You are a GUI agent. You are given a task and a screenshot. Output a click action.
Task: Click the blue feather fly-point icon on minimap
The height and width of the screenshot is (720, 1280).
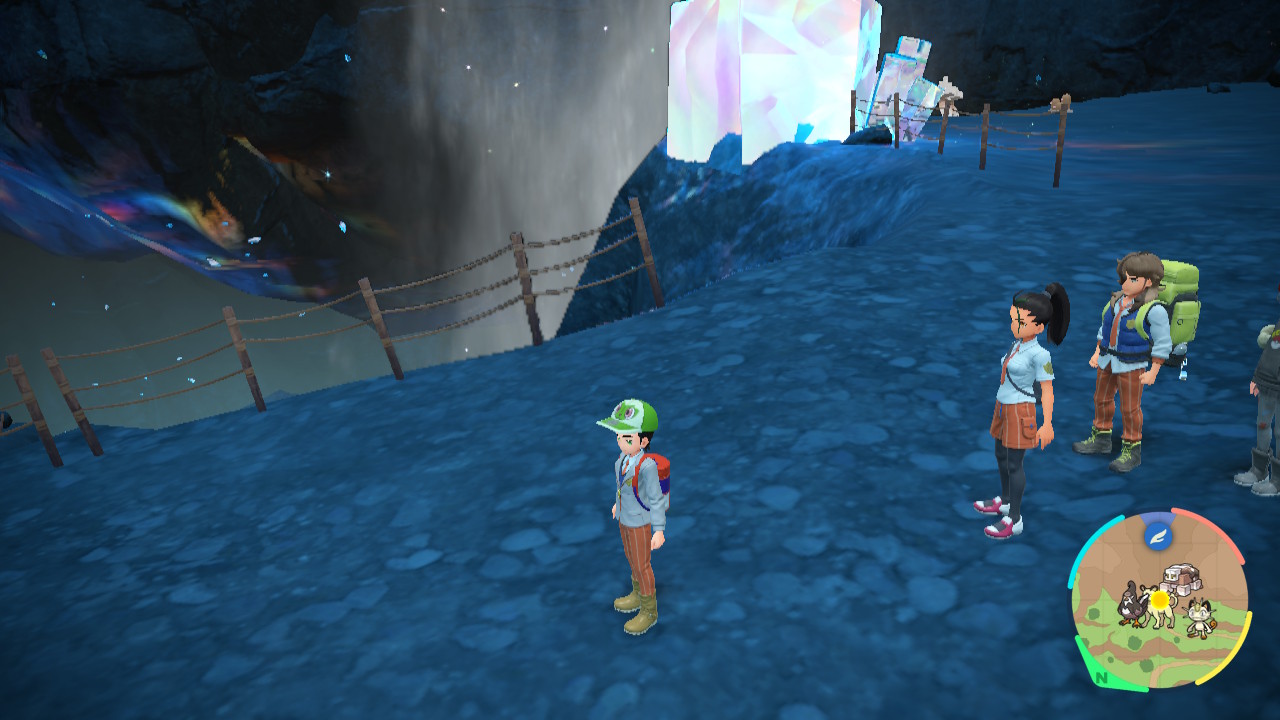(1157, 536)
